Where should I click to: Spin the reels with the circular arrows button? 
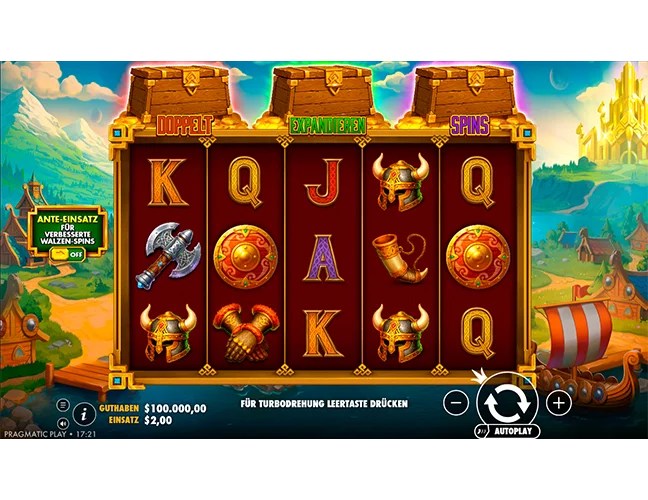(x=507, y=402)
